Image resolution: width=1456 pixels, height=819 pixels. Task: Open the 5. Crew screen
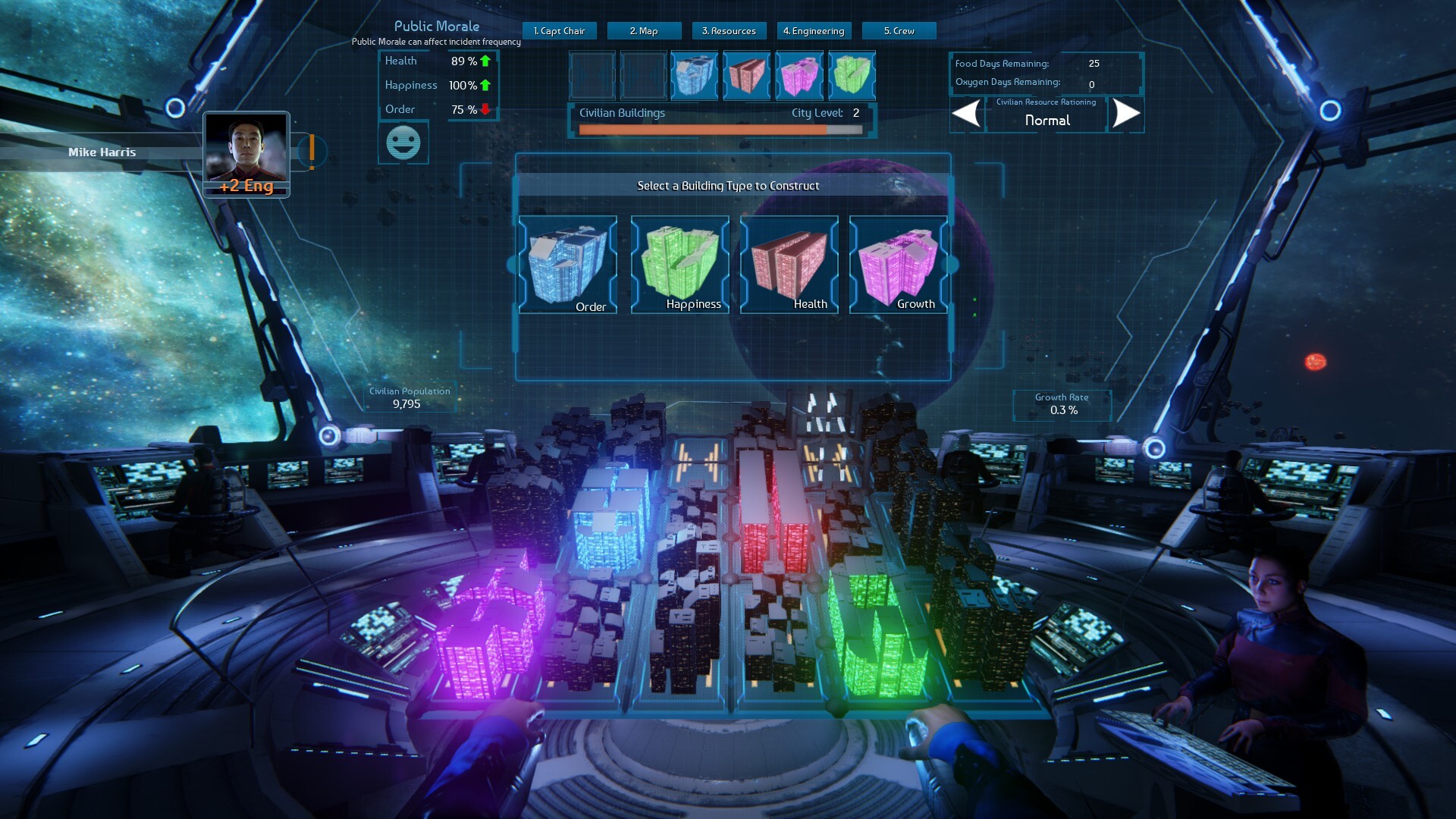(898, 31)
